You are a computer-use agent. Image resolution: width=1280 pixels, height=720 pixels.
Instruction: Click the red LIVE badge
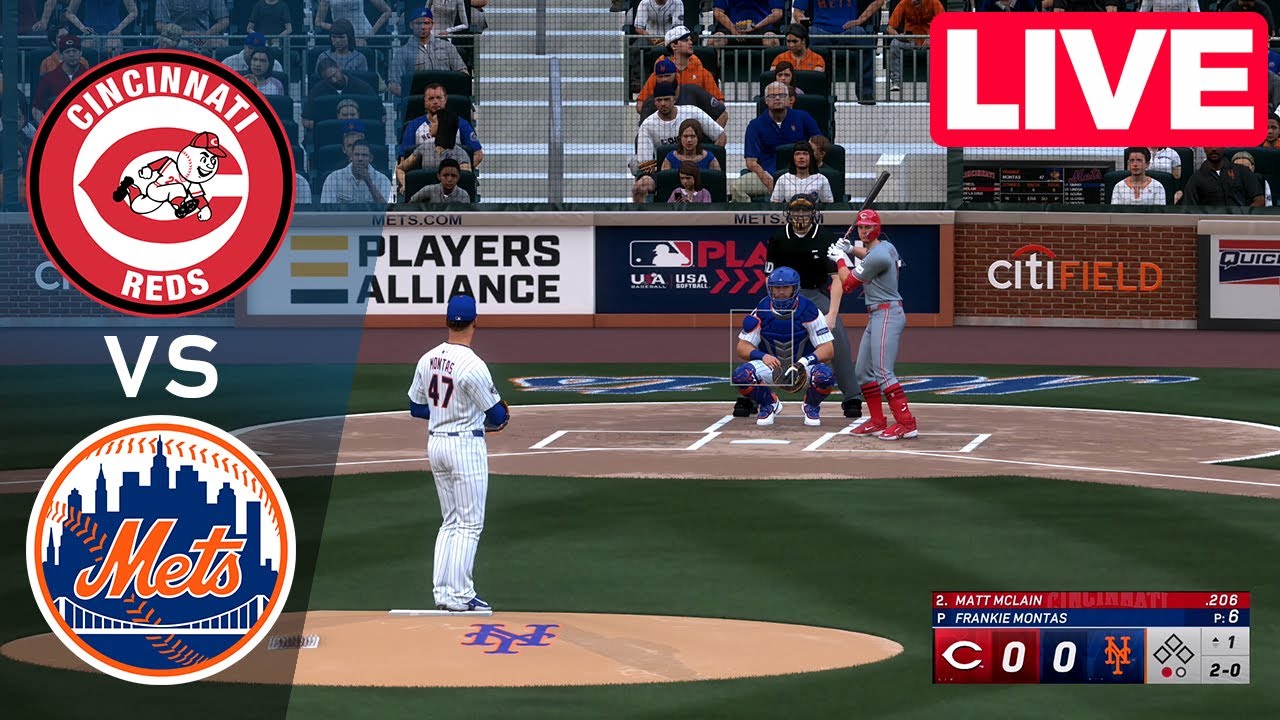coord(1098,80)
